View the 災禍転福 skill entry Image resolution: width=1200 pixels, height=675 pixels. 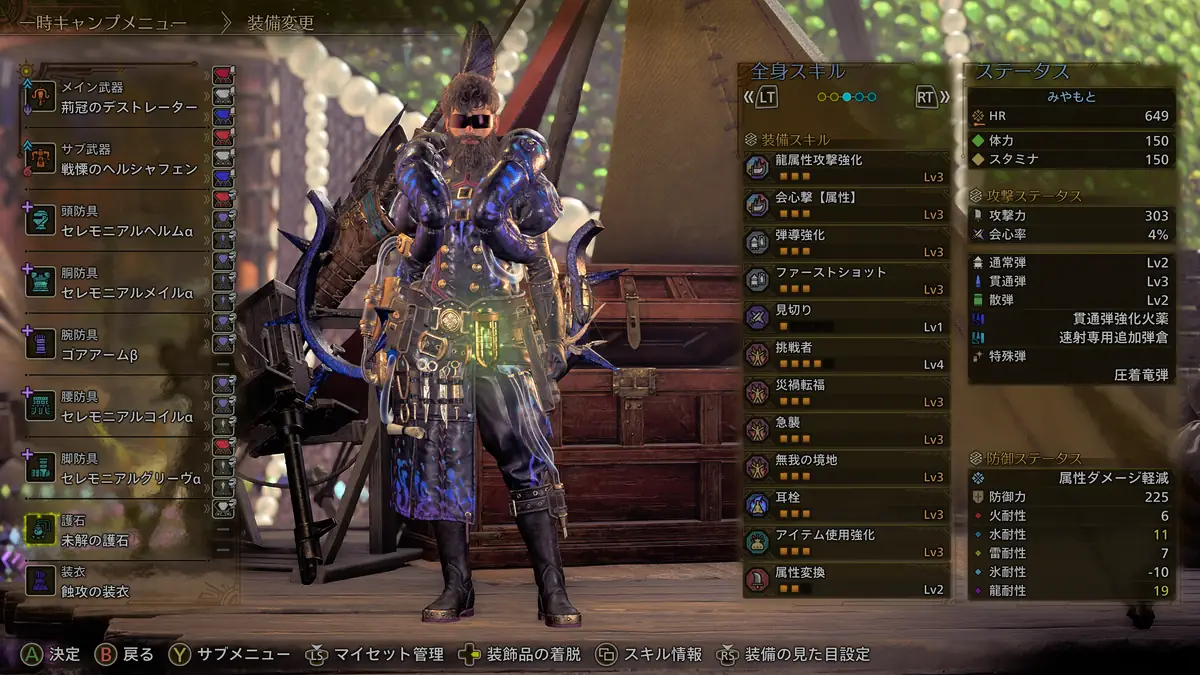[846, 392]
